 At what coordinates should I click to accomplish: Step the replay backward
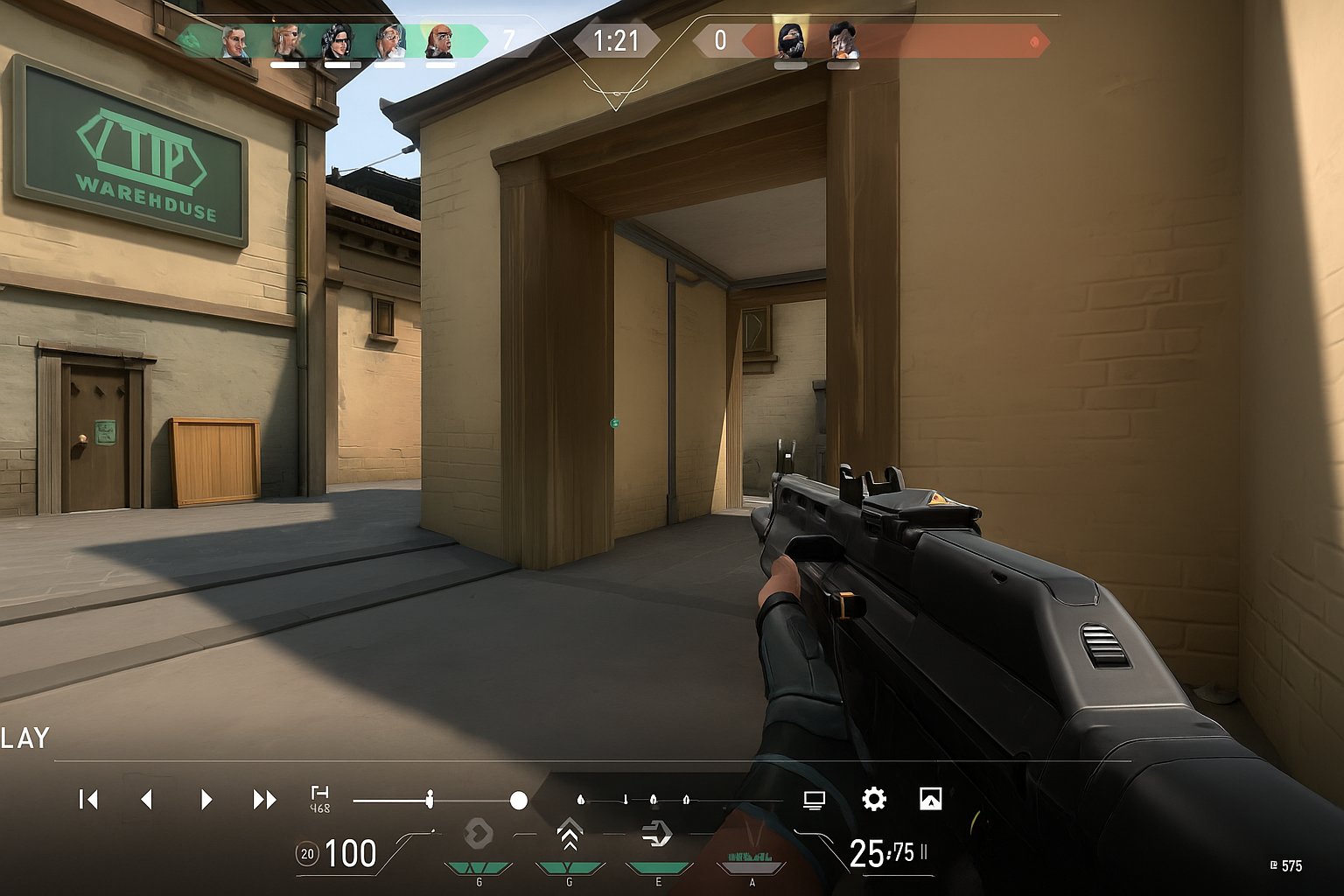pyautogui.click(x=147, y=799)
